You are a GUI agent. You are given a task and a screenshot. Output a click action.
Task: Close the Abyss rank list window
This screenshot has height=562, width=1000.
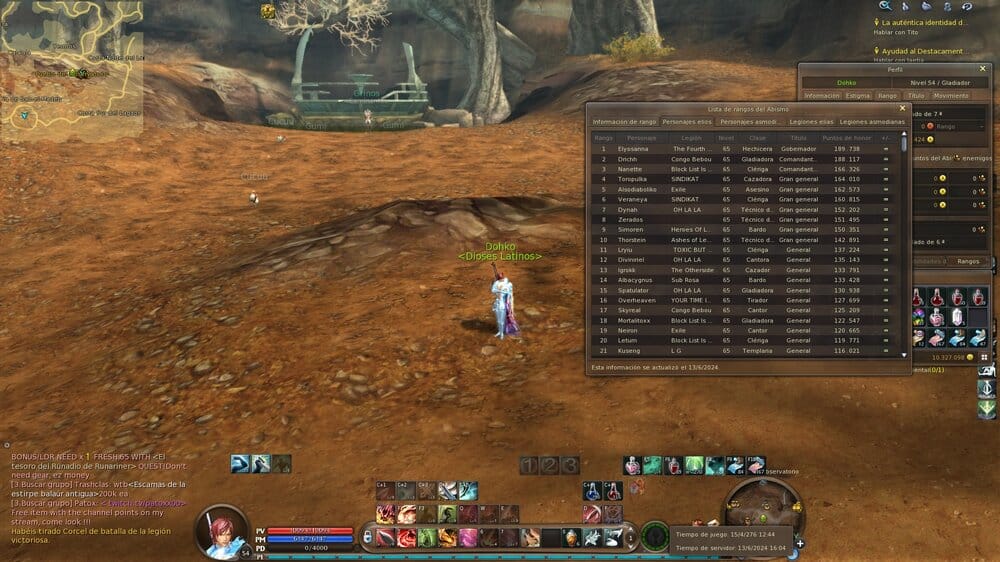(902, 107)
